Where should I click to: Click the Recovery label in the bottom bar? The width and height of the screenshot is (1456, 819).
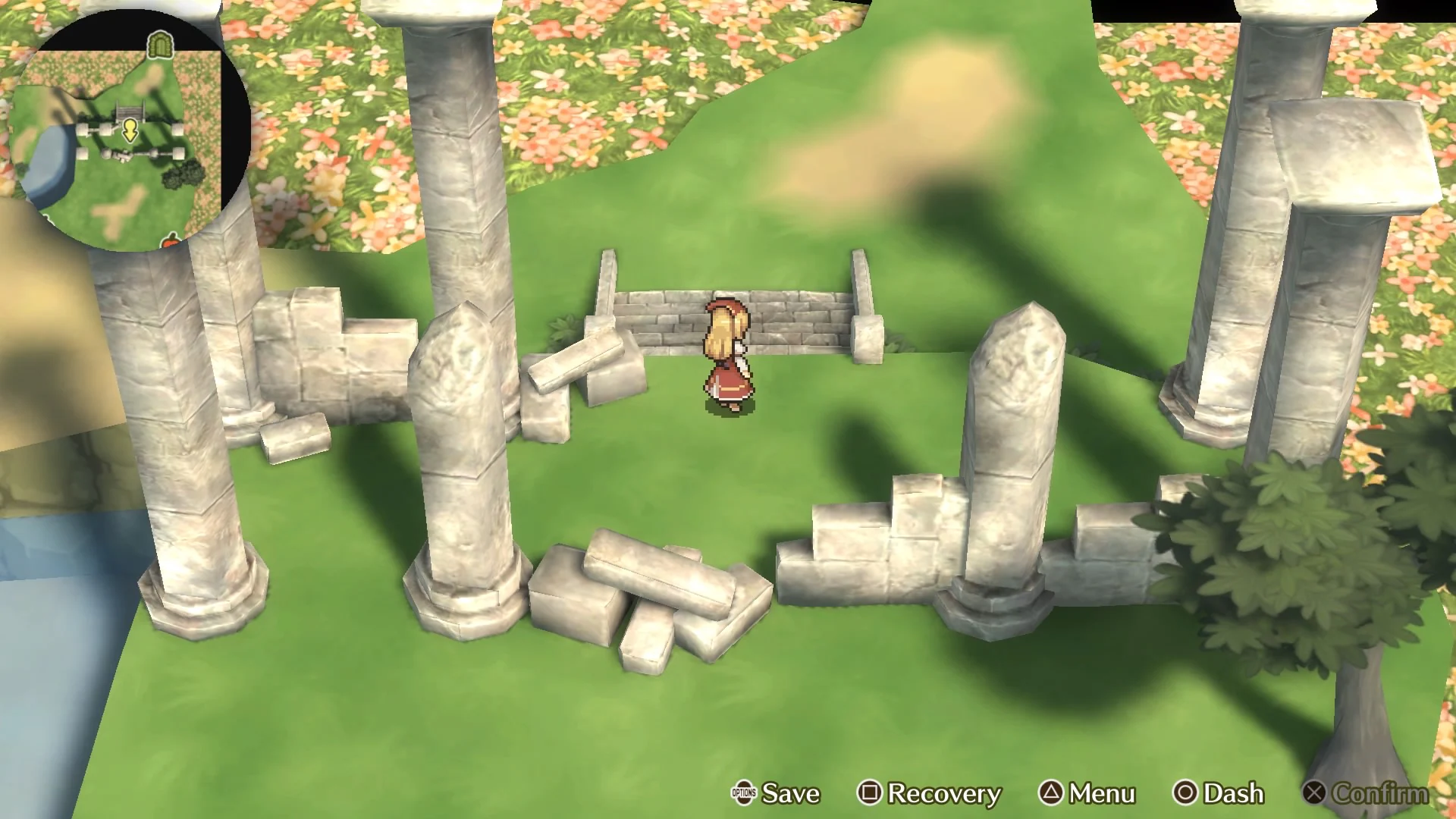[944, 794]
